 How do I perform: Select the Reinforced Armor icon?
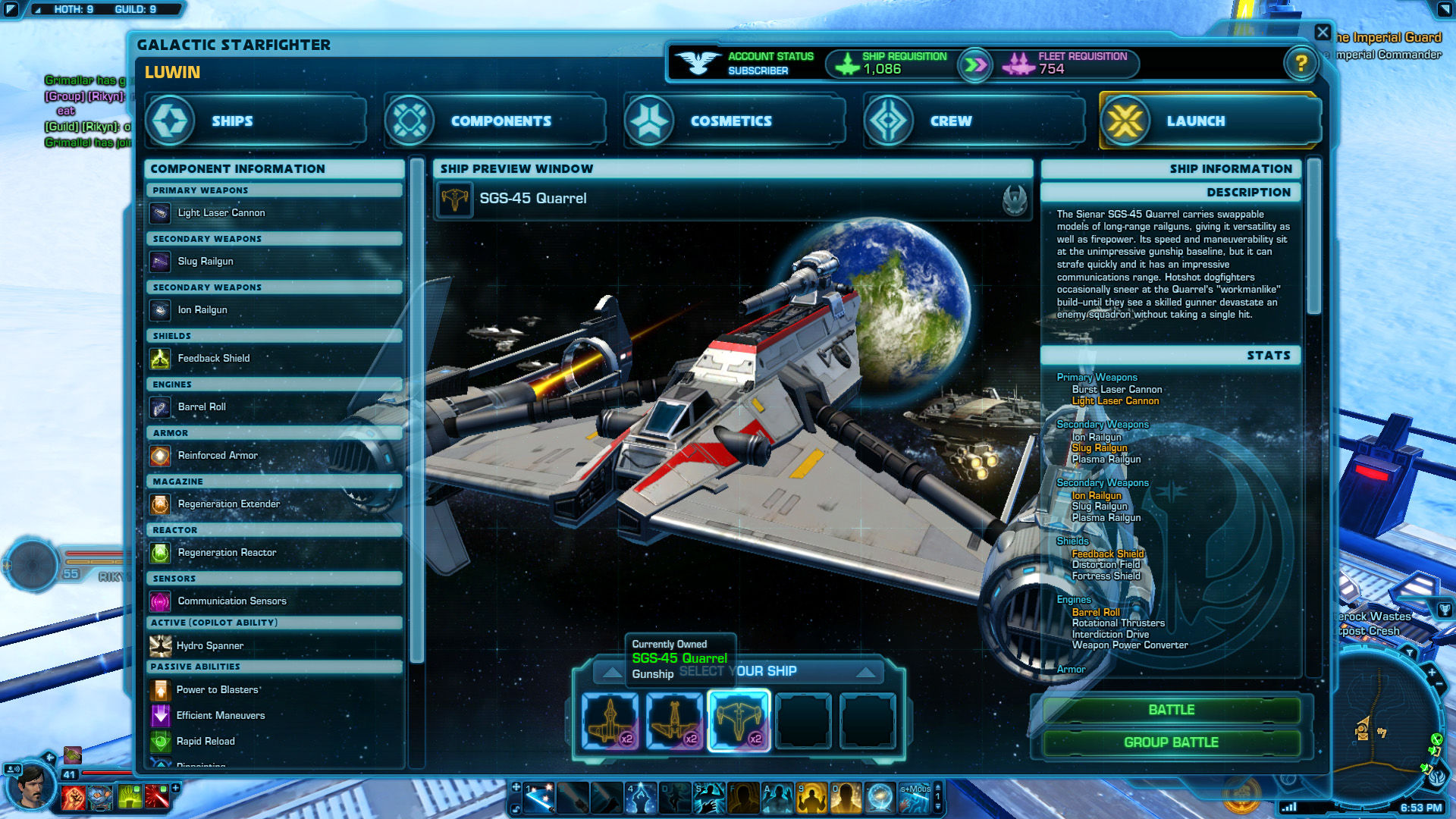pos(161,456)
